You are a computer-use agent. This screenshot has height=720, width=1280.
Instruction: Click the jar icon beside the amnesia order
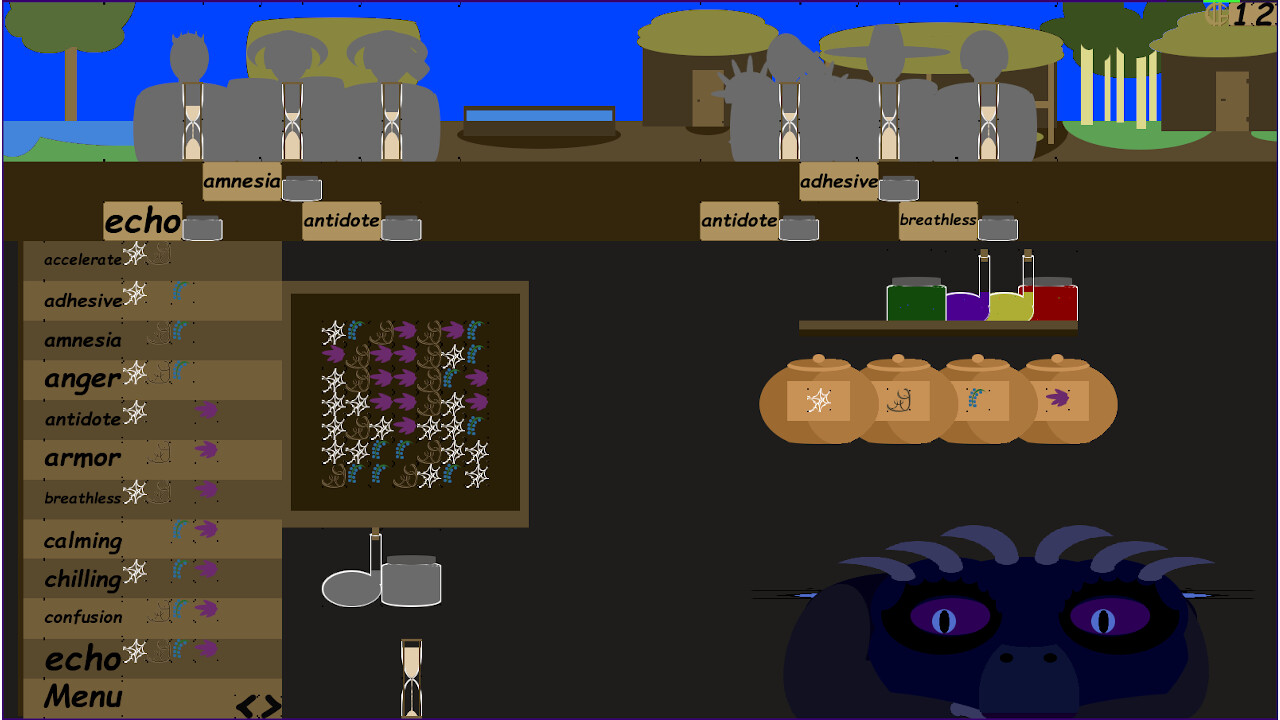(302, 188)
